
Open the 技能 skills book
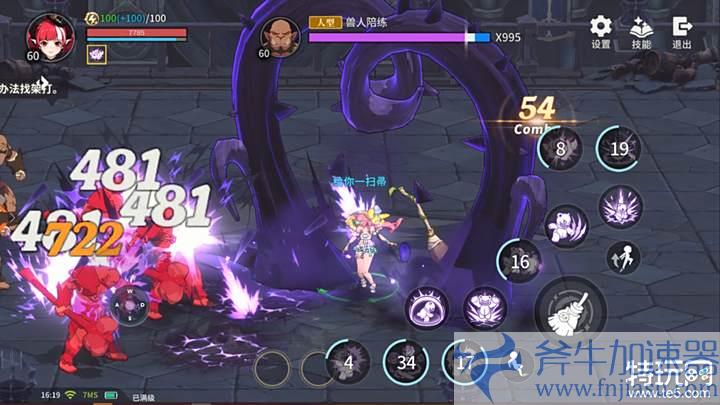point(641,30)
